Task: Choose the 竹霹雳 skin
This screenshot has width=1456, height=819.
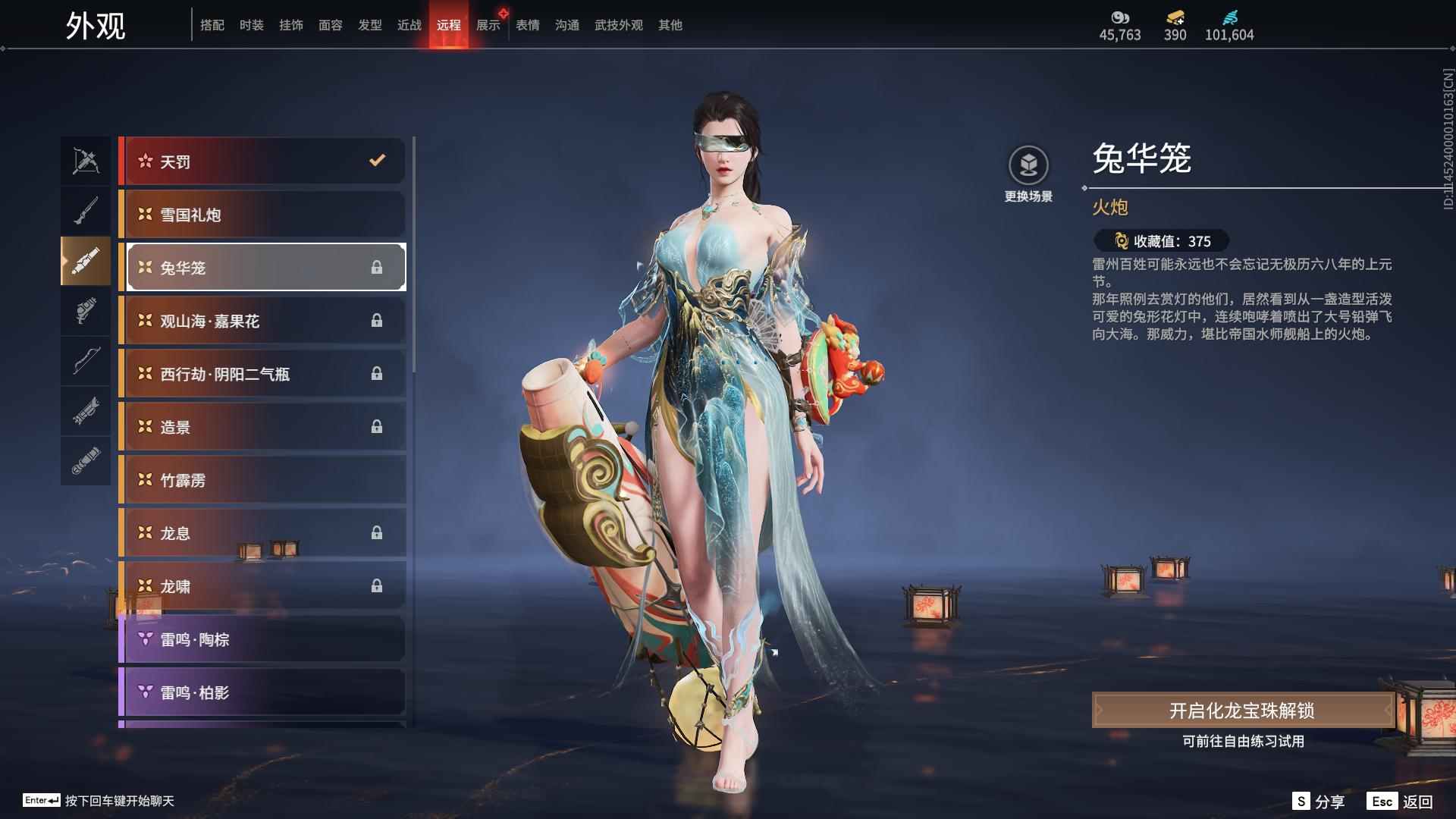Action: pos(262,480)
